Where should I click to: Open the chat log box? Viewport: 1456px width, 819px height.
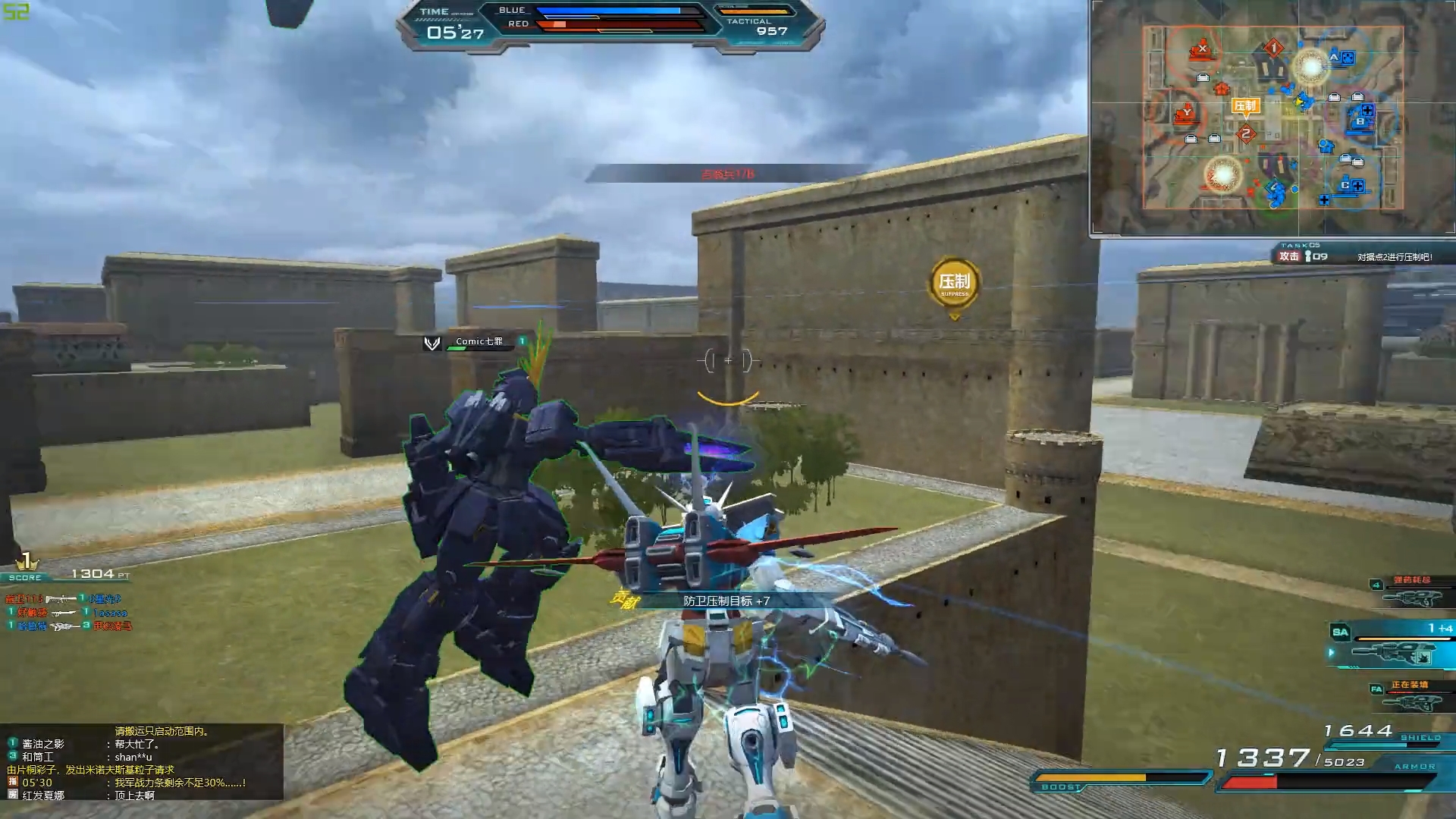[142, 761]
